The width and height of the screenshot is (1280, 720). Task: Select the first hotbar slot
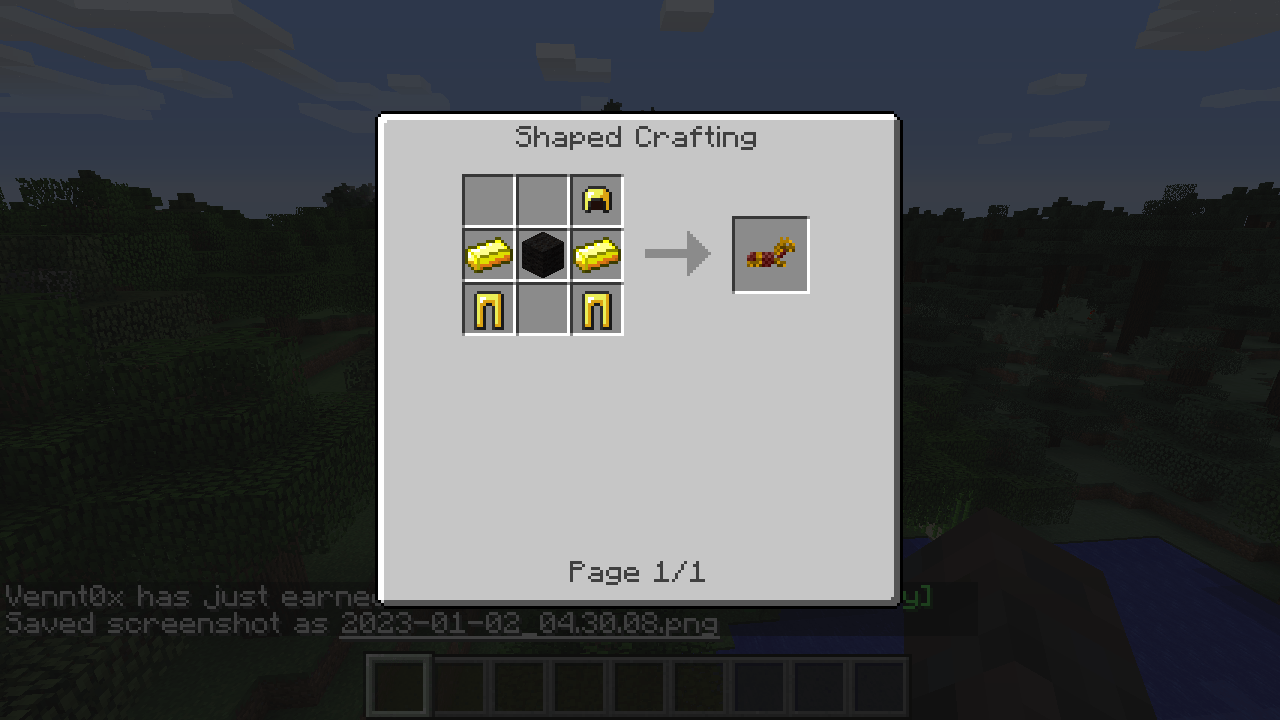tap(397, 685)
